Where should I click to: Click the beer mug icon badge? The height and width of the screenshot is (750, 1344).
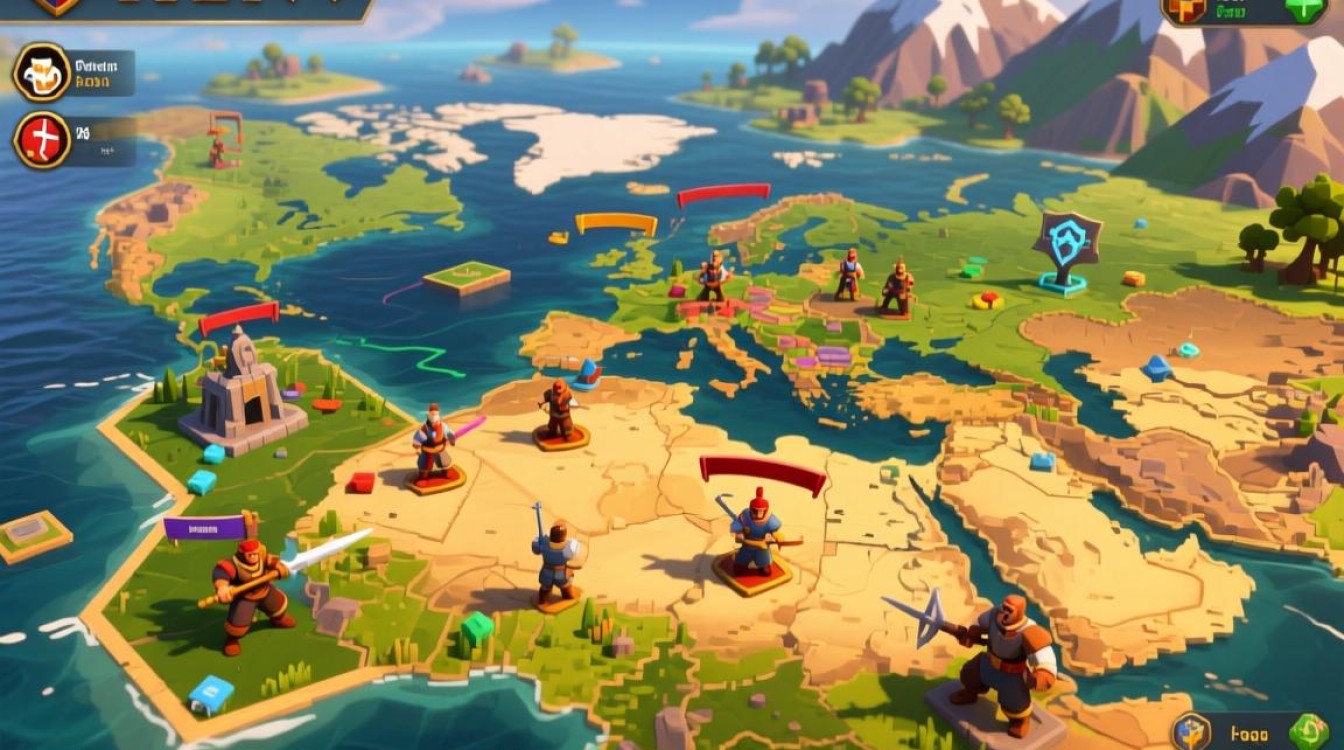point(42,72)
